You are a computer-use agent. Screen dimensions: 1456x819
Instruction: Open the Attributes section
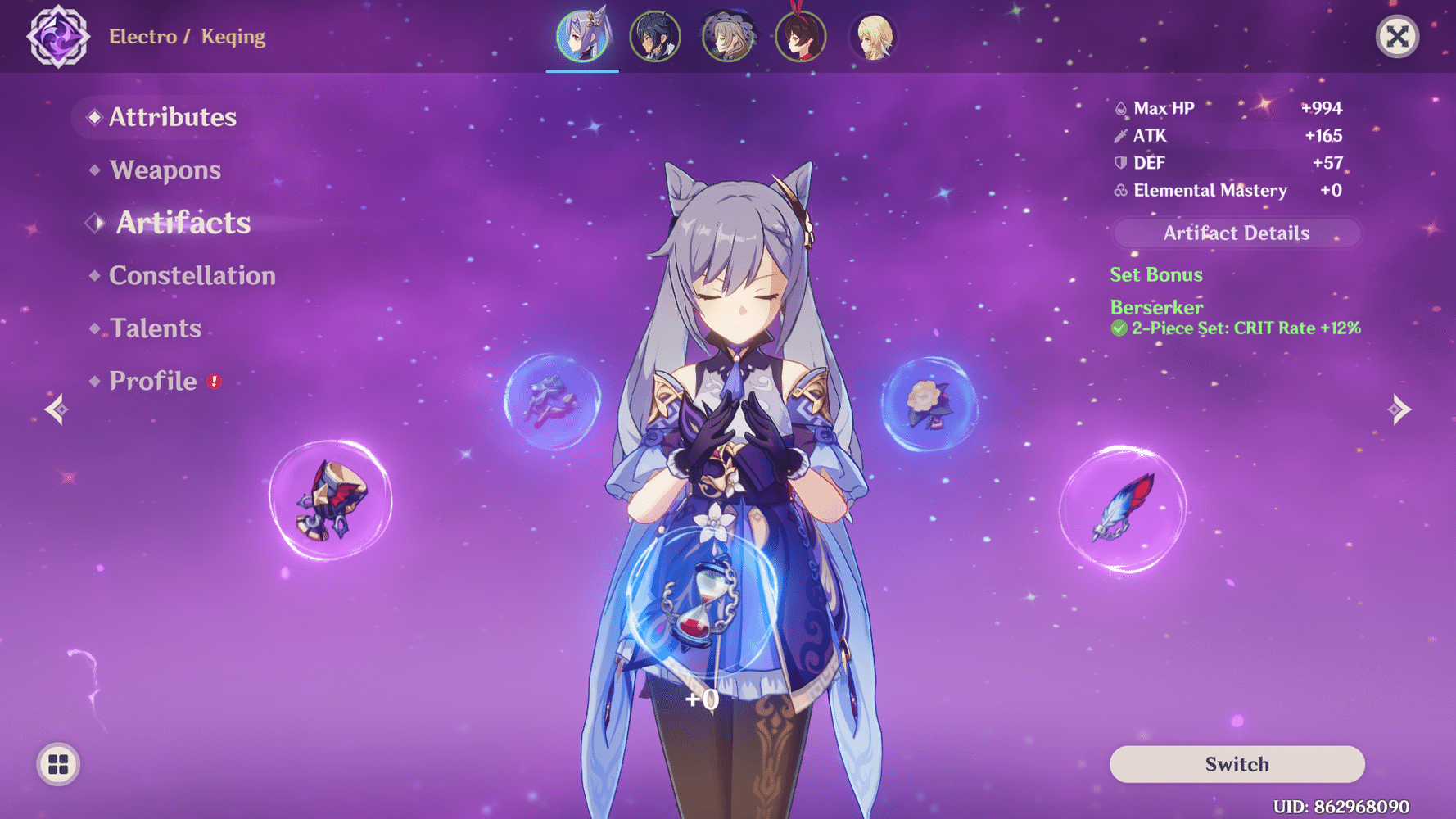tap(173, 117)
